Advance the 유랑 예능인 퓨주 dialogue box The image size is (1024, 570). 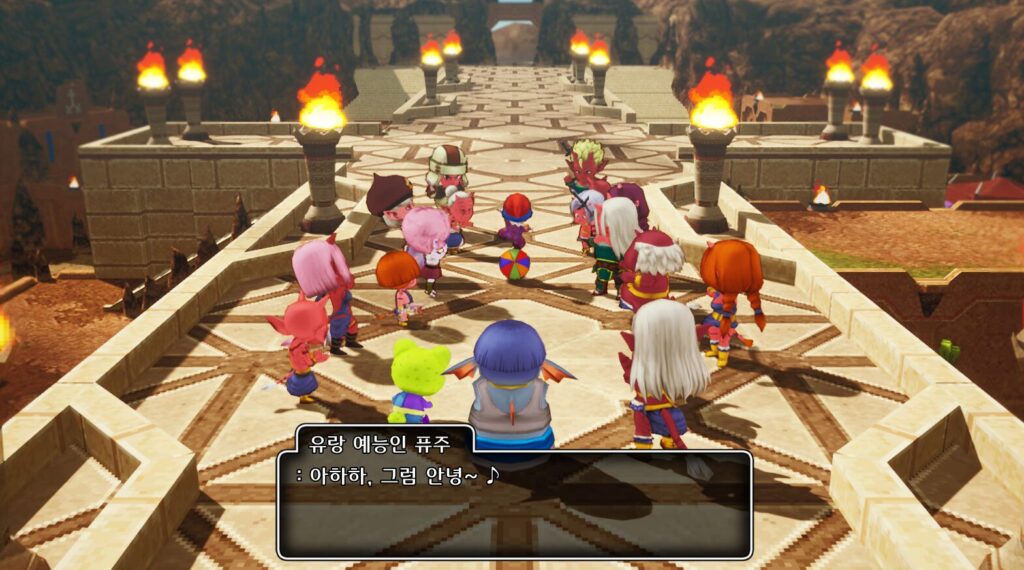click(x=514, y=503)
